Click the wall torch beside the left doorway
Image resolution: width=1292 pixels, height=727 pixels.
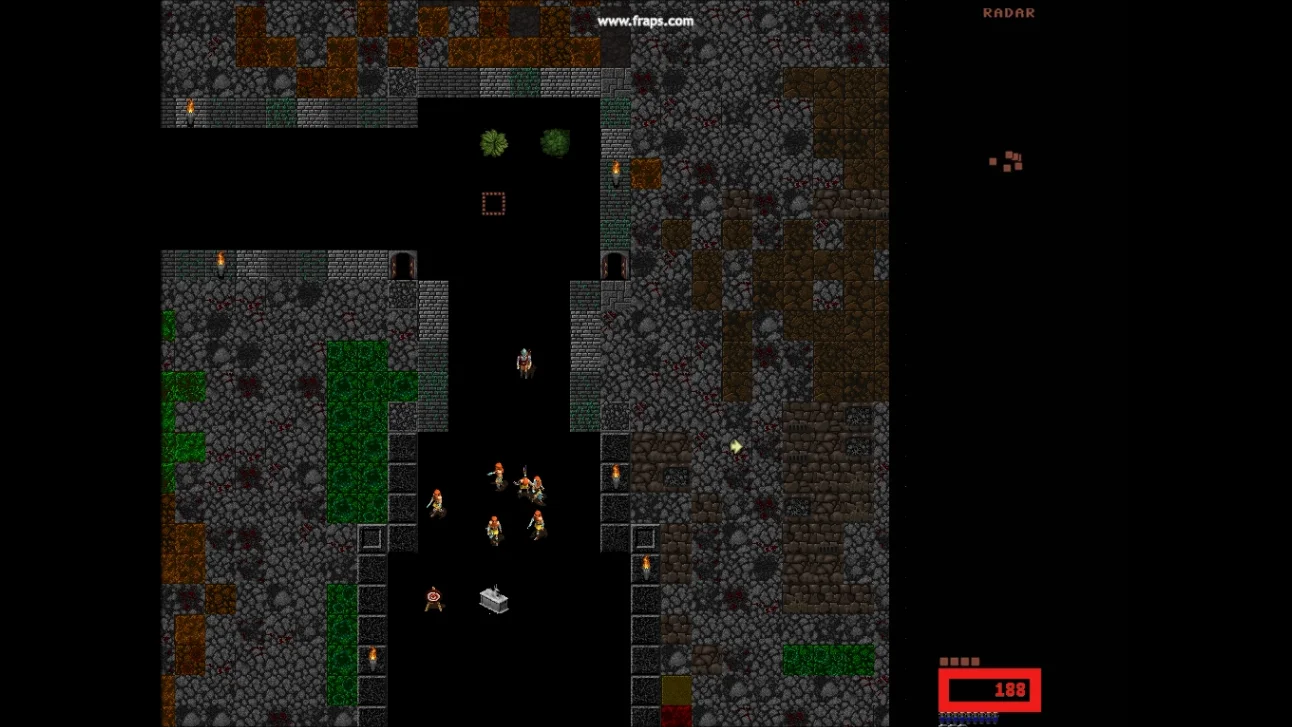222,262
